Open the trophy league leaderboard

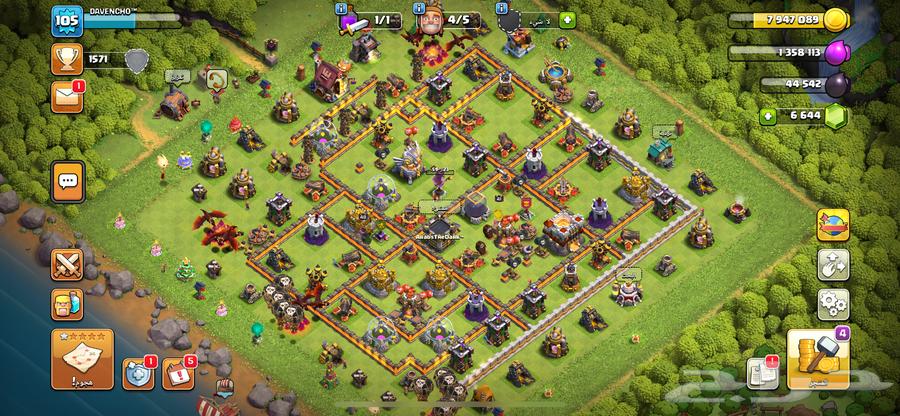pos(66,60)
